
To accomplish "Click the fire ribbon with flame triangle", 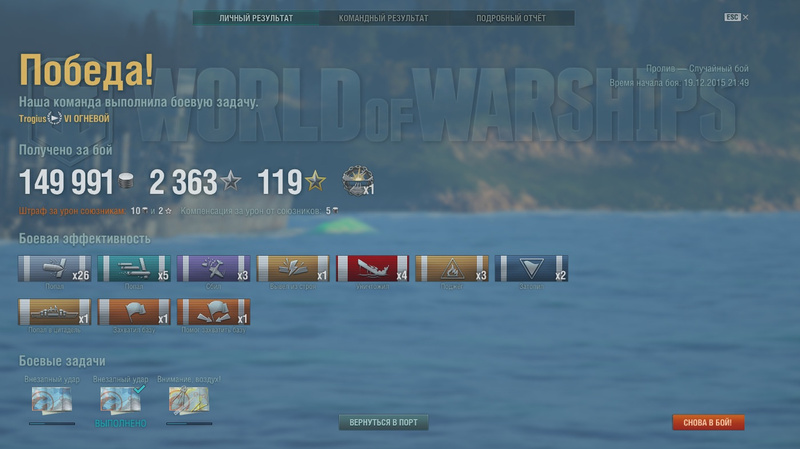I will [x=452, y=270].
